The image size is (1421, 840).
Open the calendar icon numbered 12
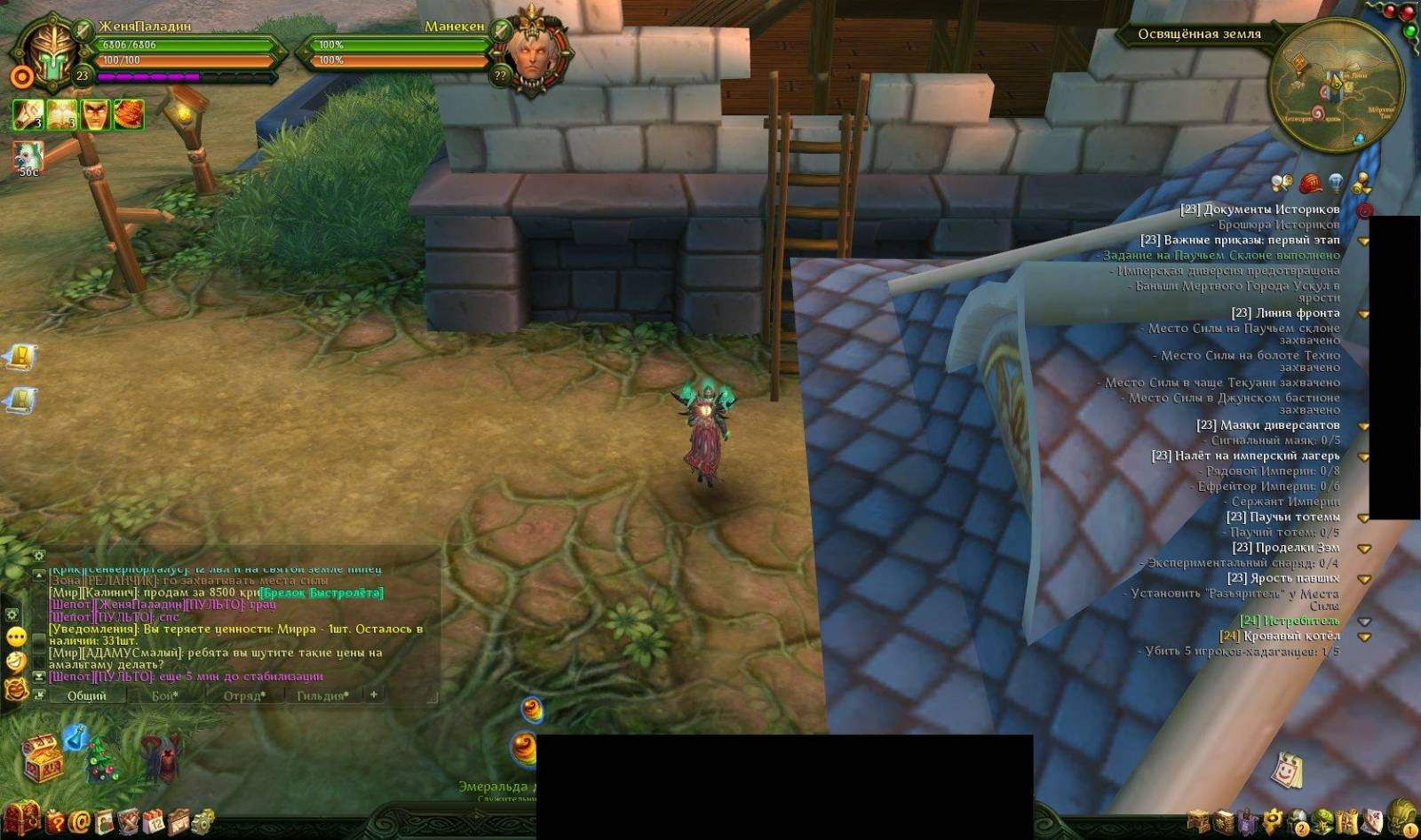(154, 821)
